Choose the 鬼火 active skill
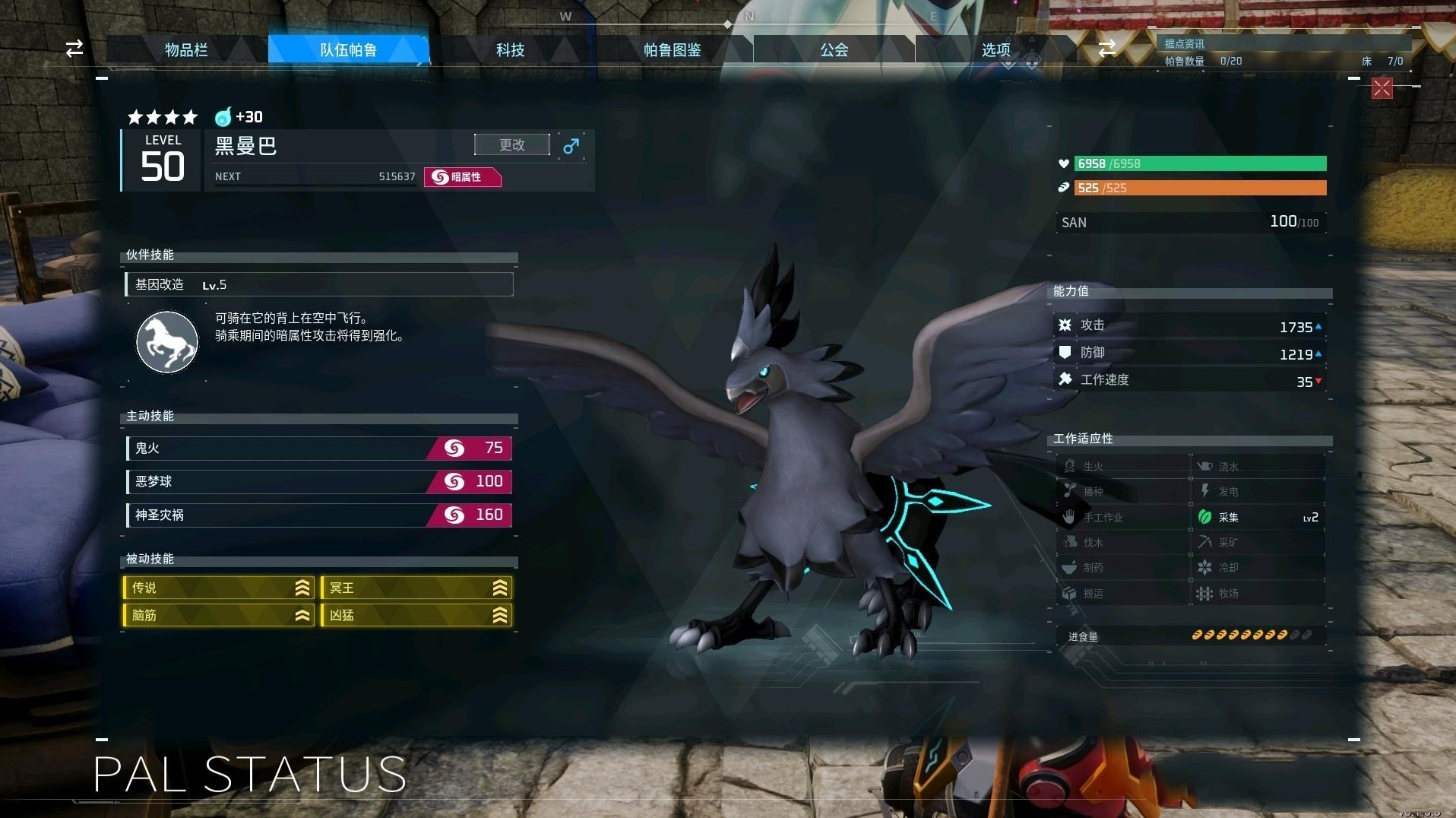Viewport: 1456px width, 818px height. 319,449
